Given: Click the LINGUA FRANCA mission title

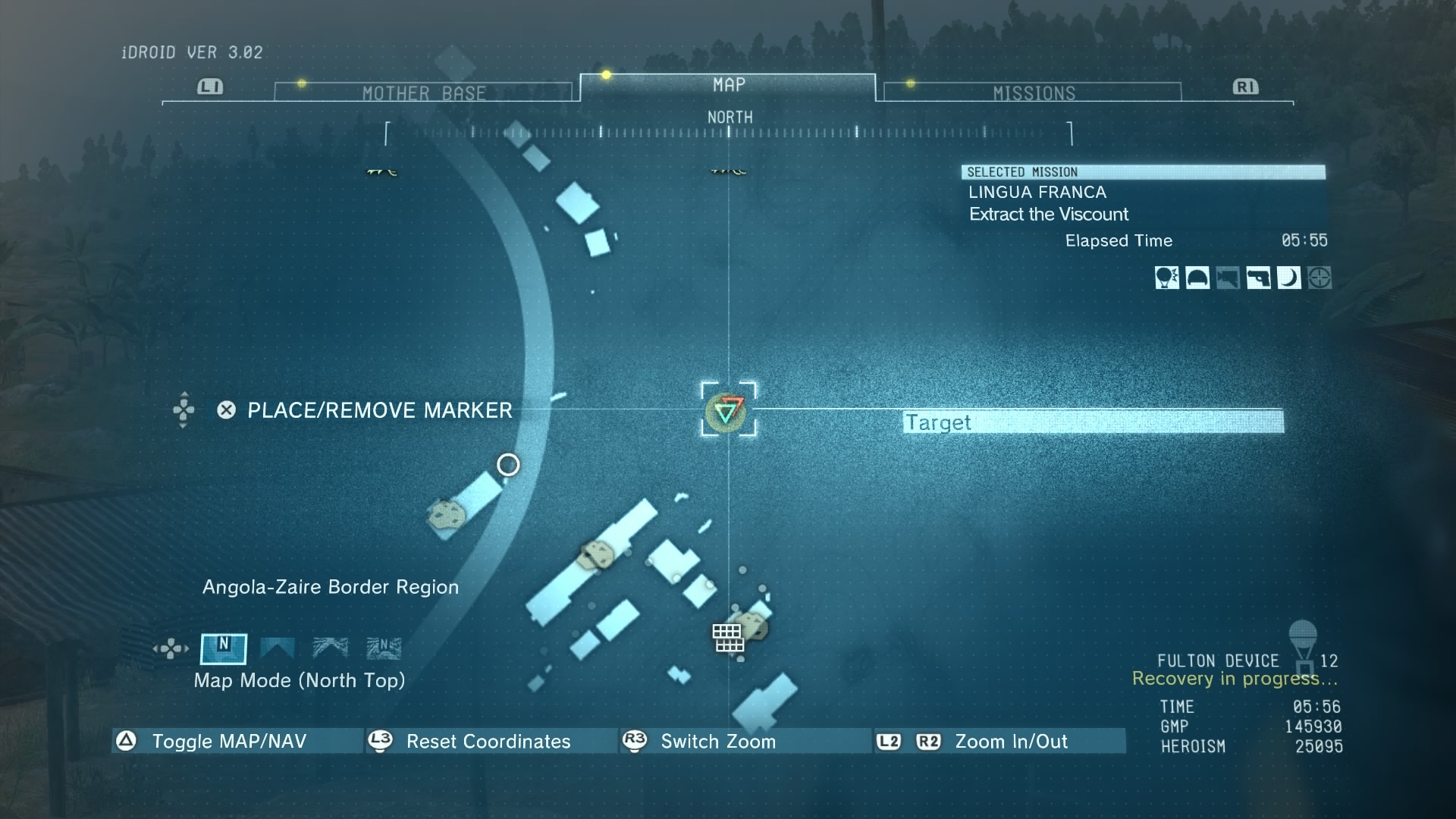Looking at the screenshot, I should tap(1037, 192).
